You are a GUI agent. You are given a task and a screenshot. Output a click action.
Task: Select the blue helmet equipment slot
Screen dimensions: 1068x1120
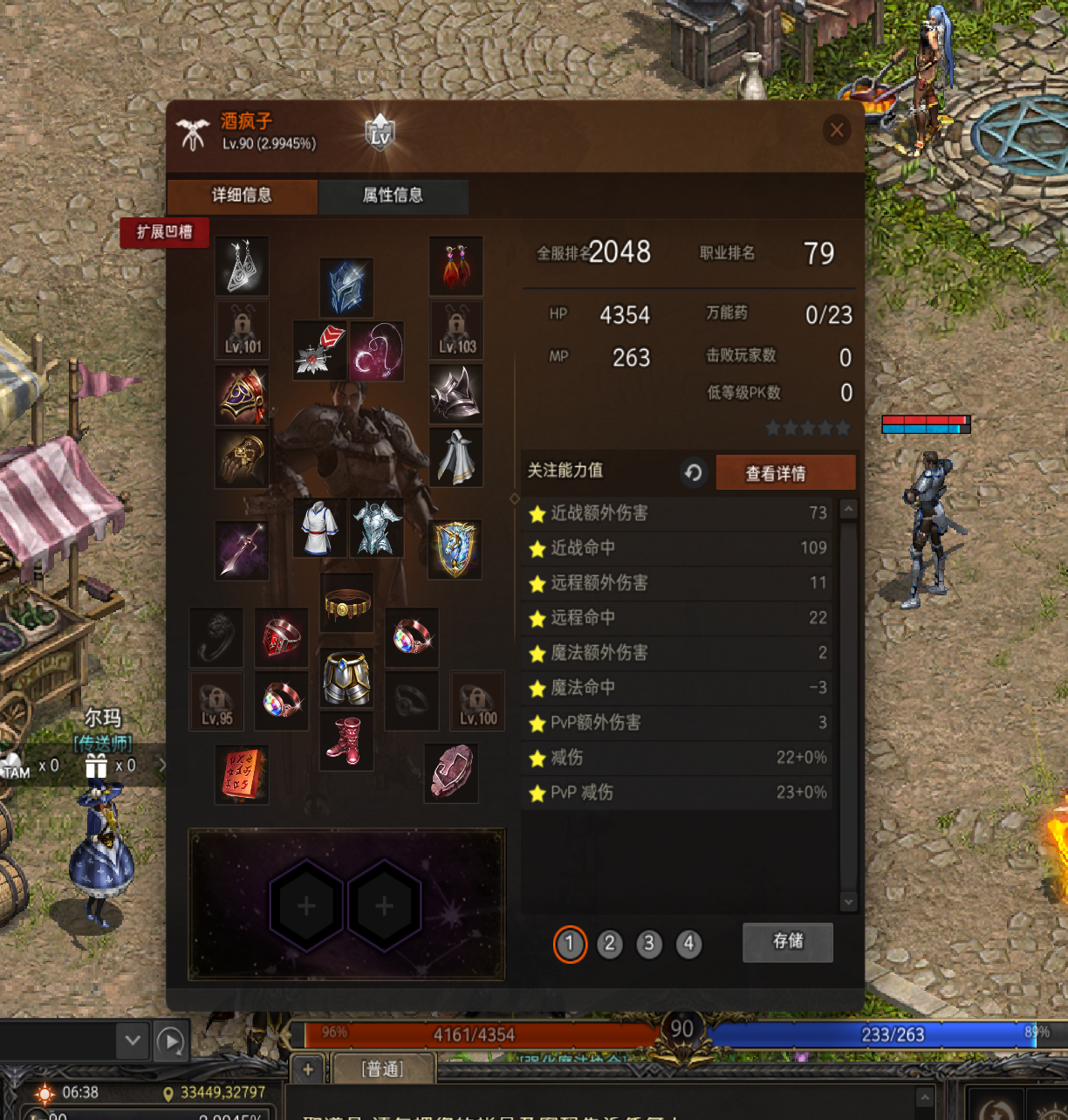click(x=346, y=287)
